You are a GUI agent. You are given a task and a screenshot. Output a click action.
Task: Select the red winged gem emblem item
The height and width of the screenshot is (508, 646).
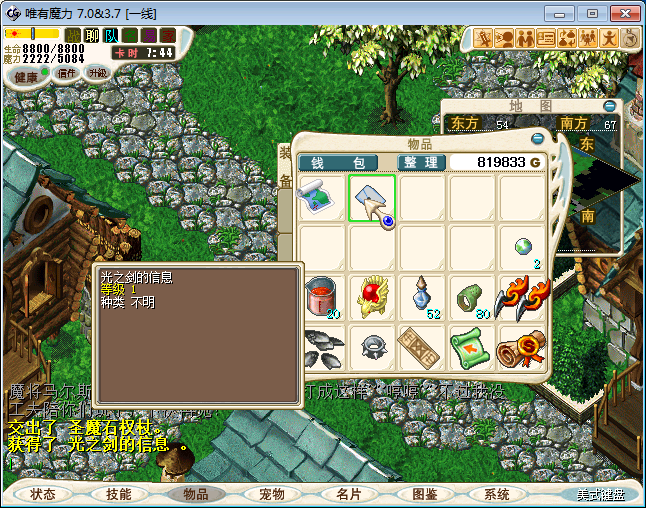[x=374, y=298]
